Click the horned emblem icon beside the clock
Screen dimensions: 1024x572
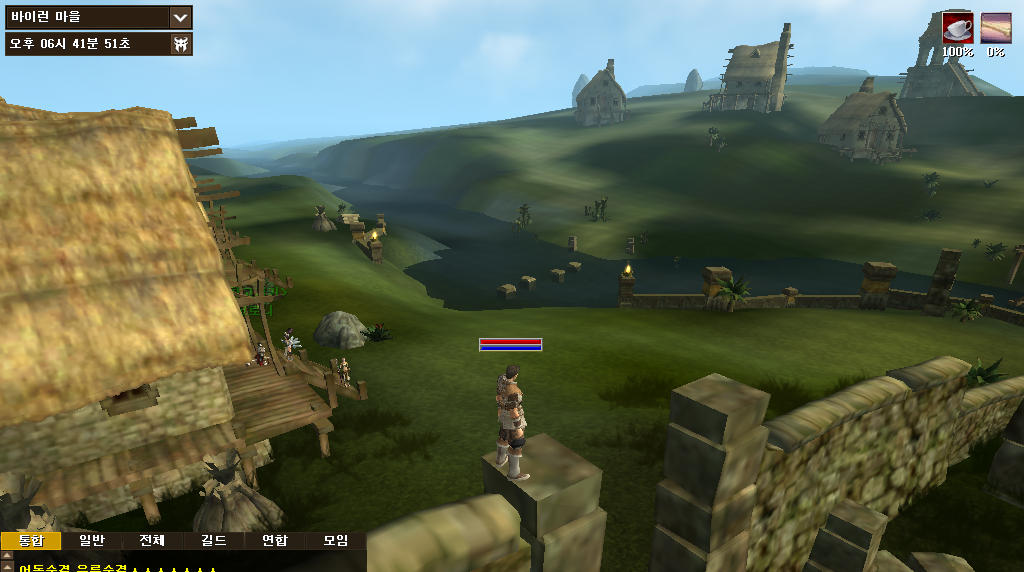click(x=181, y=44)
